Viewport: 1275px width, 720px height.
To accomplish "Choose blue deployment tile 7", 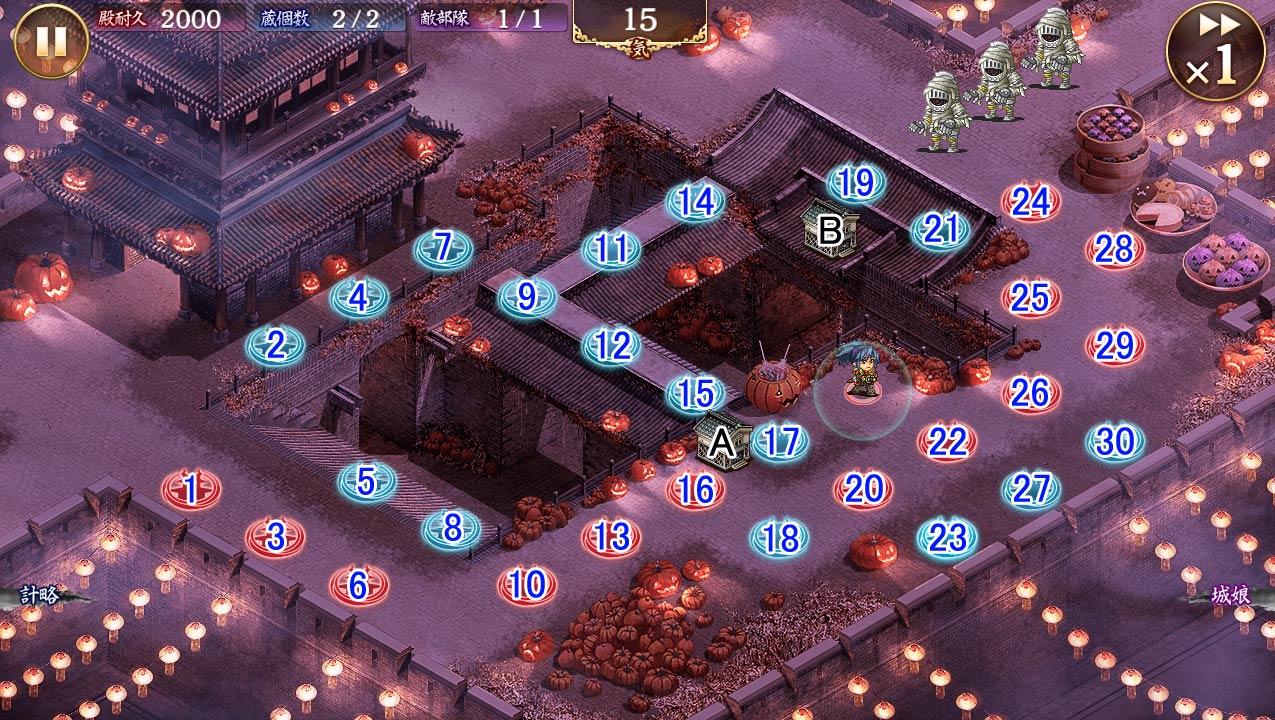I will pos(444,249).
